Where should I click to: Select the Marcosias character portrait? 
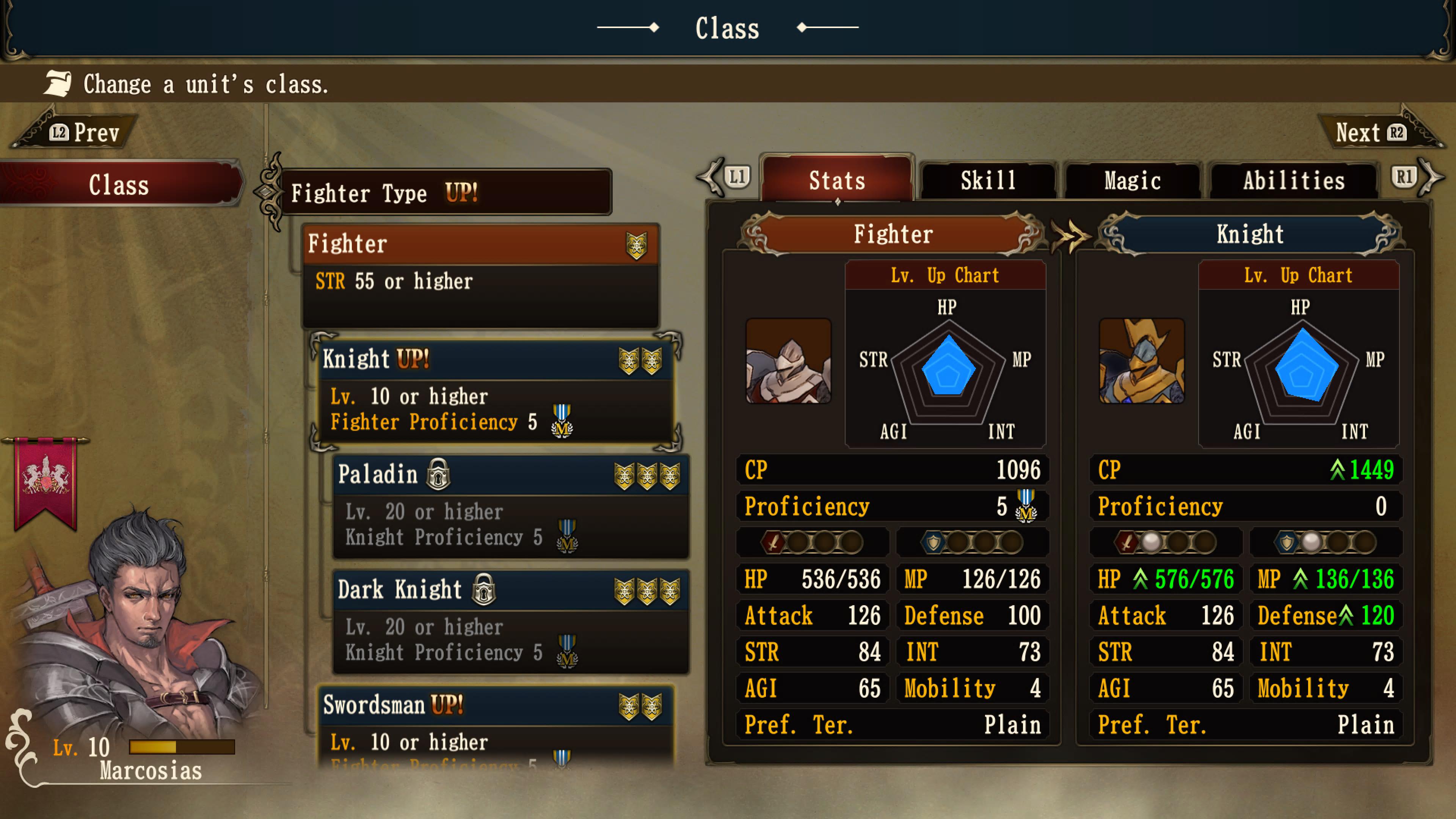[136, 622]
